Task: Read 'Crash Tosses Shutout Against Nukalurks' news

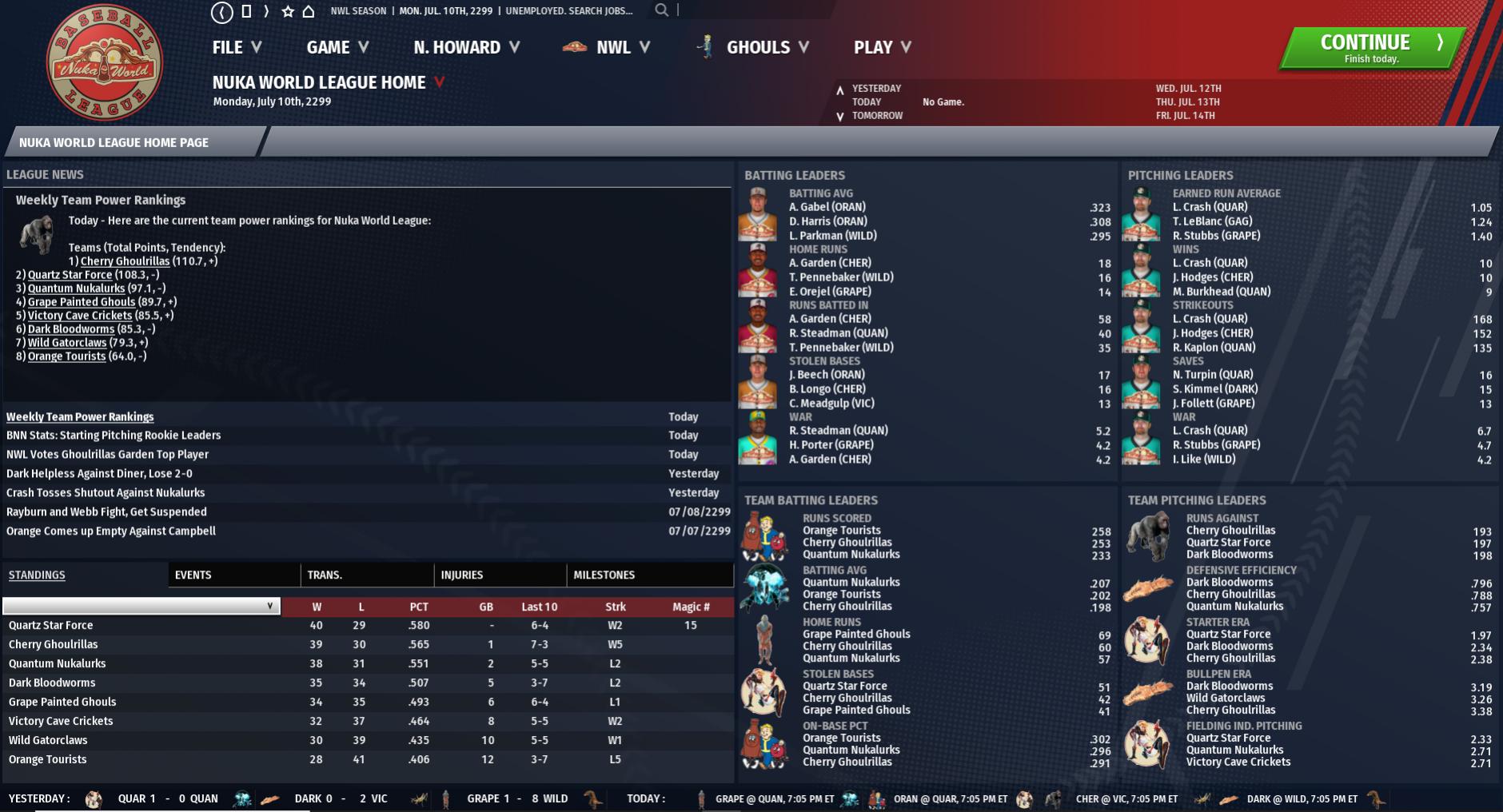Action: coord(106,492)
